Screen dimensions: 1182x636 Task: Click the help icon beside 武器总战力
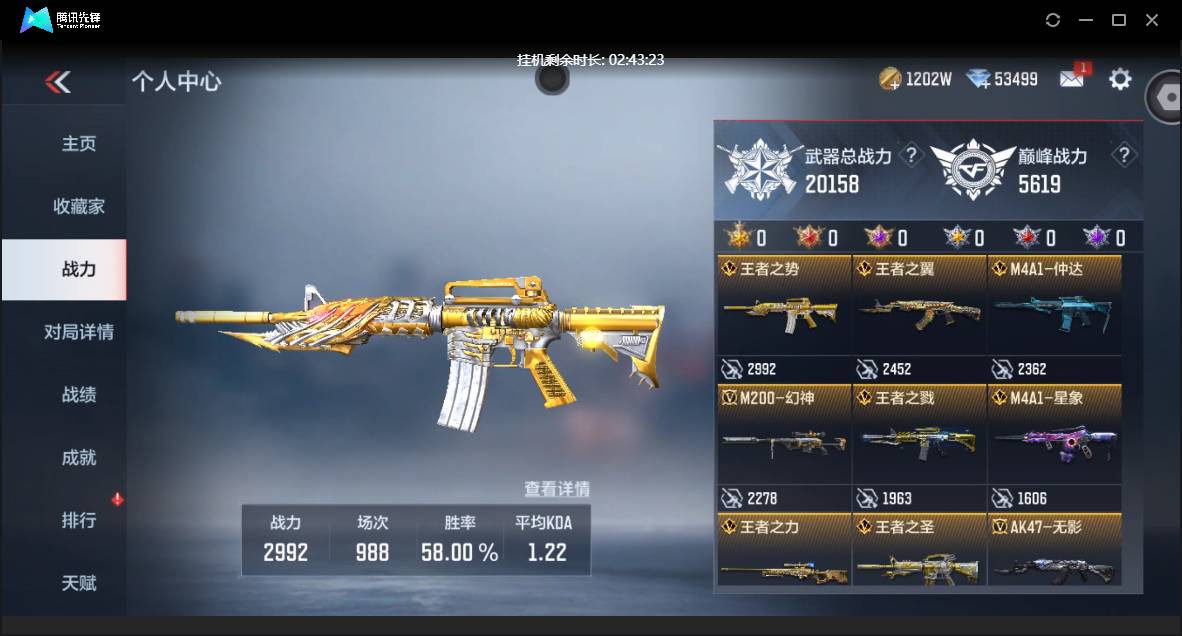910,155
